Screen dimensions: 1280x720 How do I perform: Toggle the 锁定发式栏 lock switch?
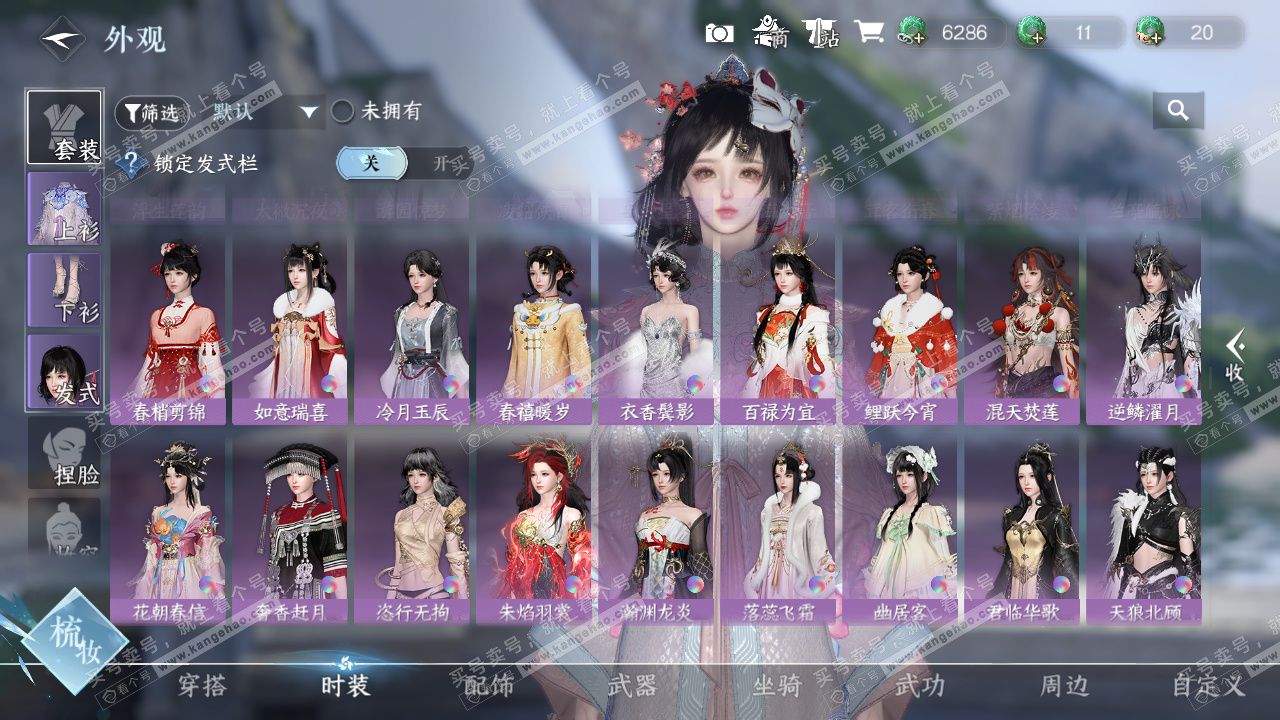[x=404, y=163]
